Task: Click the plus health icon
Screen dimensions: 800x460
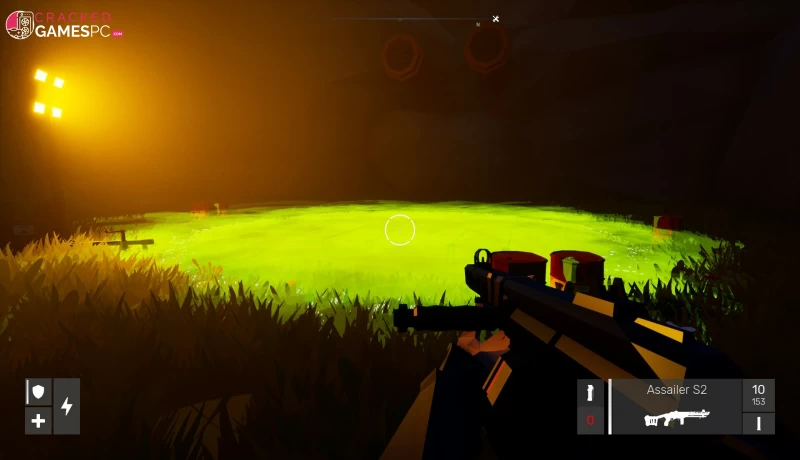Action: (x=38, y=420)
